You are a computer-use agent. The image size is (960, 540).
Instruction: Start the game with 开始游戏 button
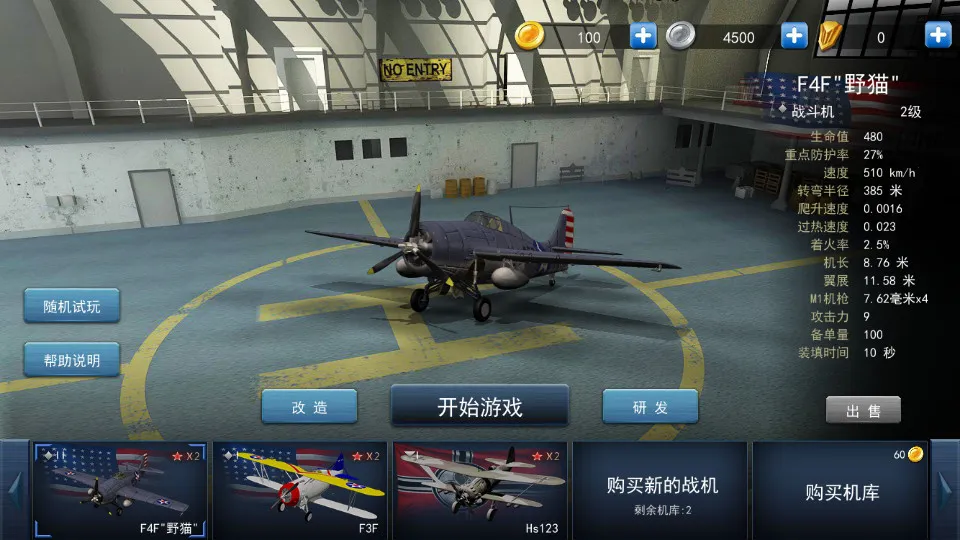coord(479,406)
